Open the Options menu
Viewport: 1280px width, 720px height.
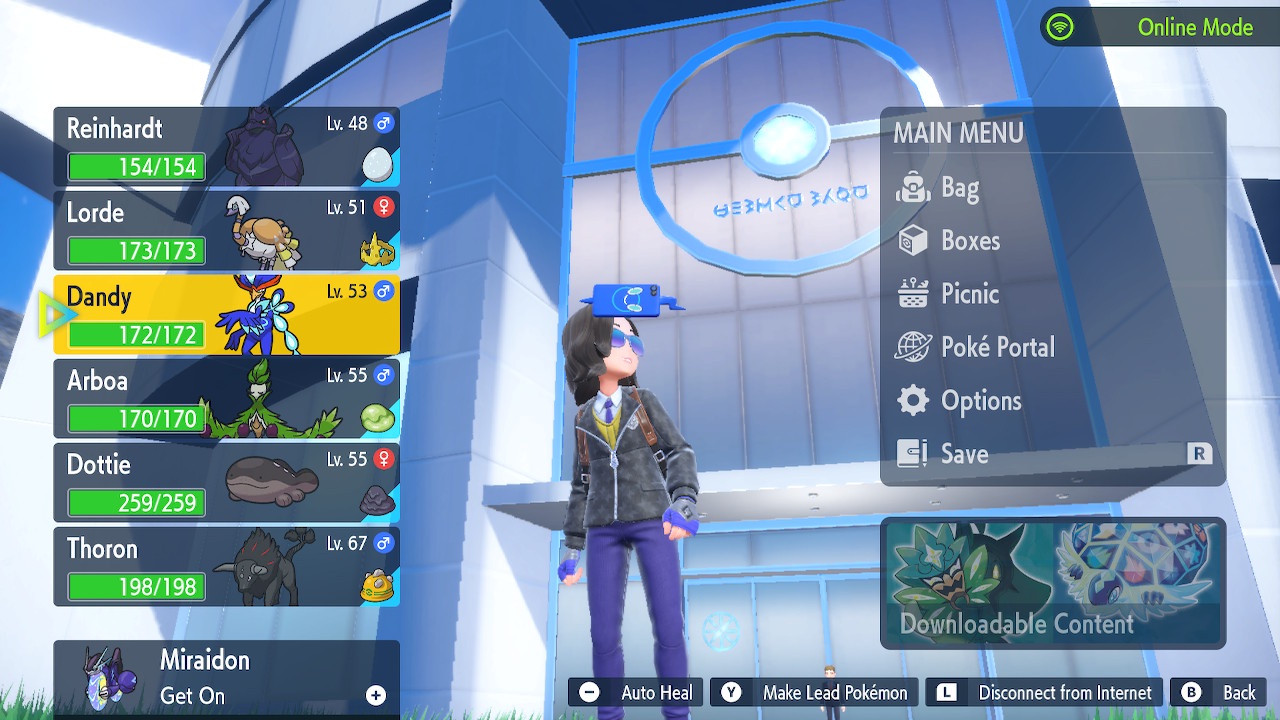point(980,401)
